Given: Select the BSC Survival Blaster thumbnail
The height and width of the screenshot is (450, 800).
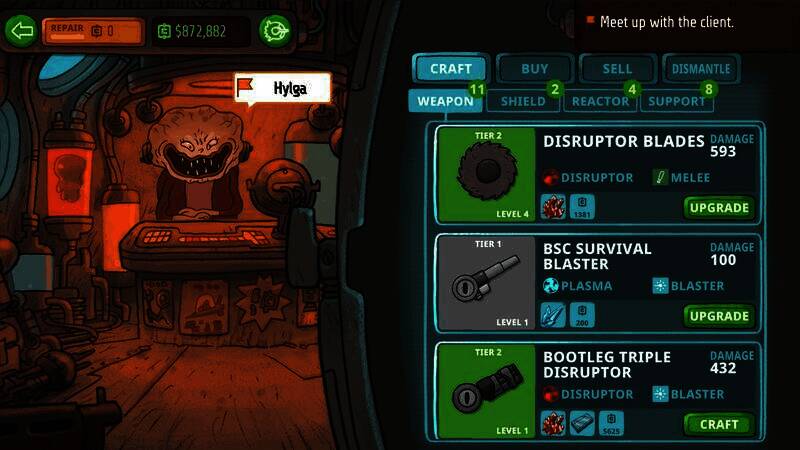Looking at the screenshot, I should 487,282.
